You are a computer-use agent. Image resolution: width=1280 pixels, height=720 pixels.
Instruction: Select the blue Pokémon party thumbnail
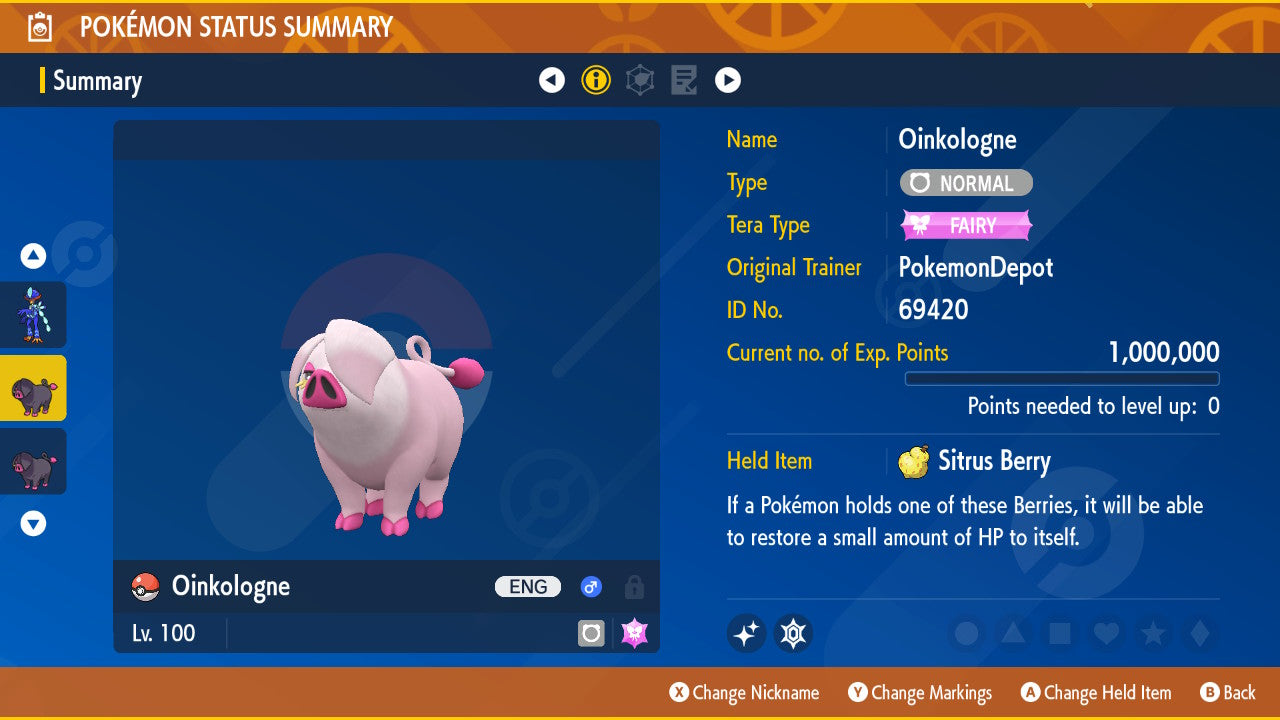point(34,314)
